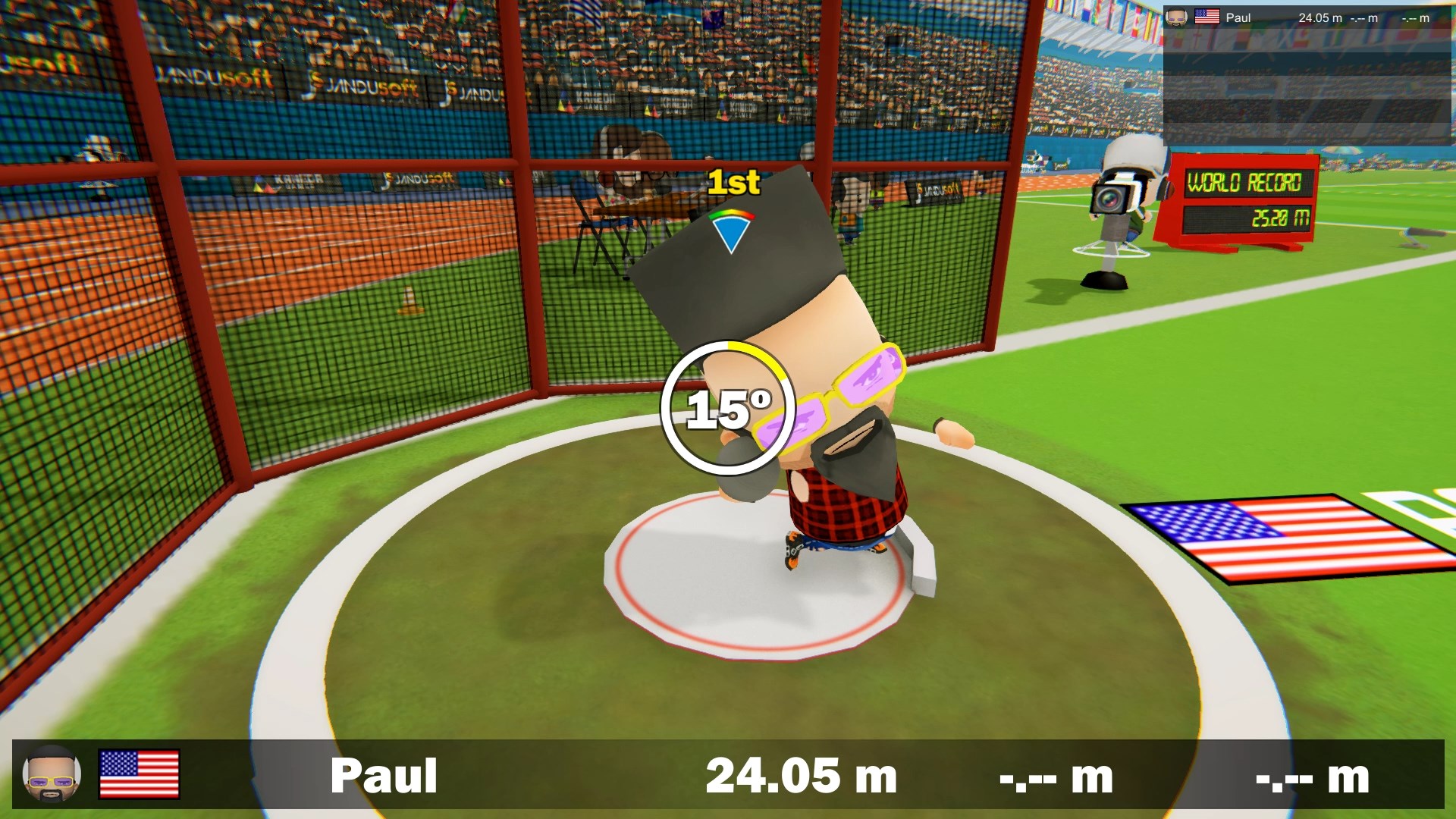Click Paul's avatar portrait in the bottom bar

[52, 774]
